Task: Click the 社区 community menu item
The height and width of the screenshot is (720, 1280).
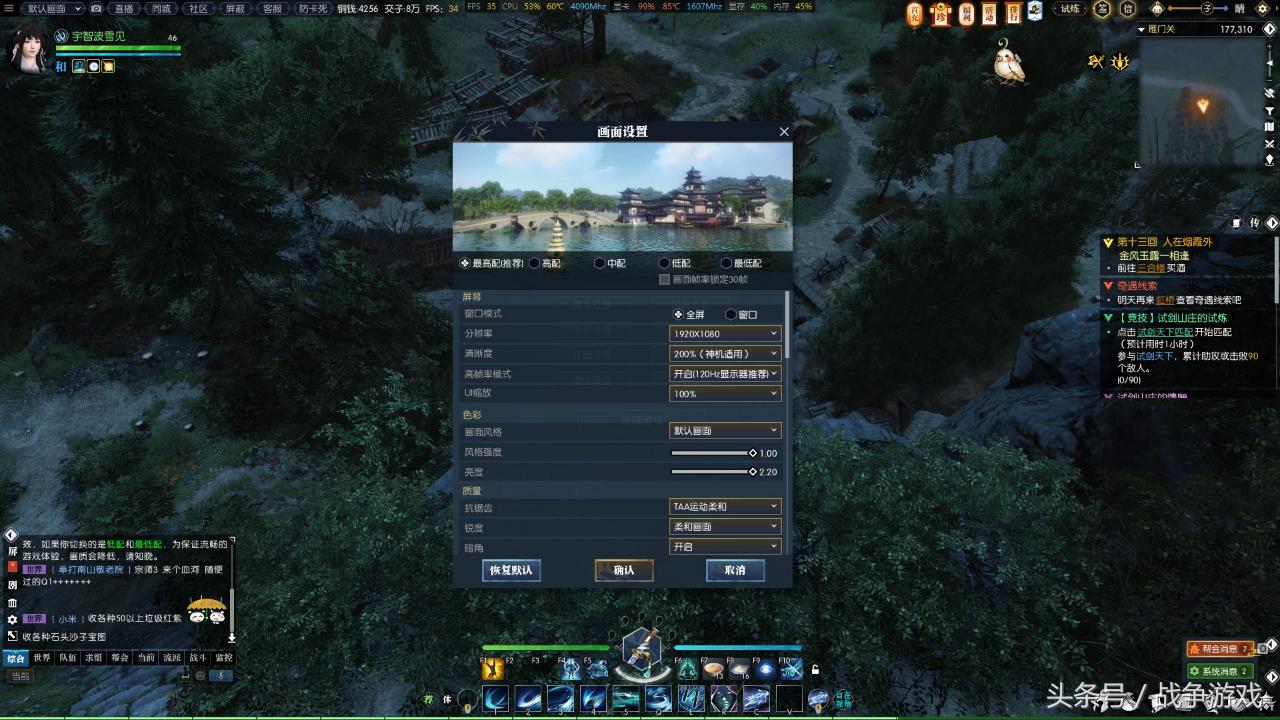Action: tap(196, 9)
